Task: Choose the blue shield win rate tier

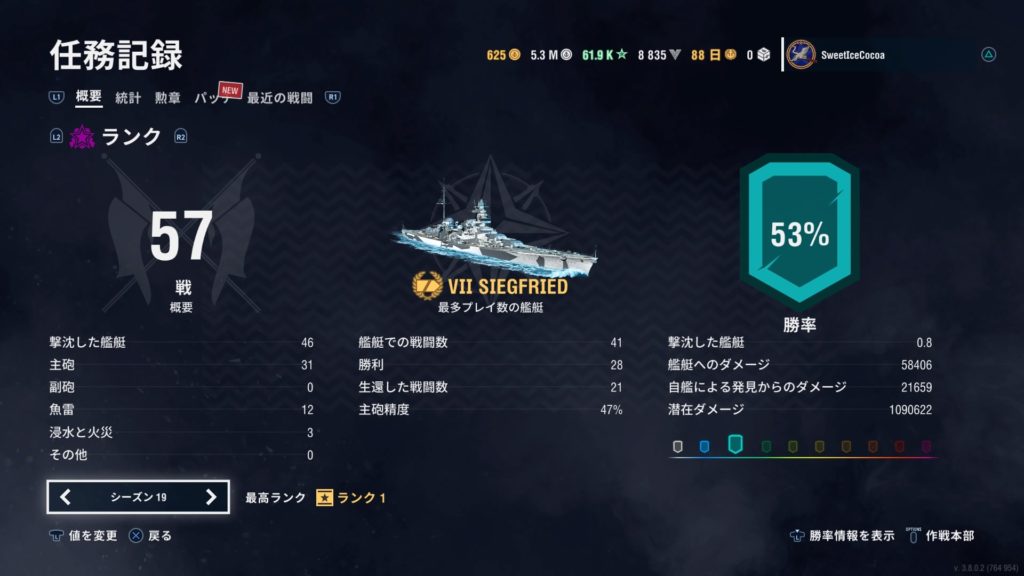Action: click(704, 446)
